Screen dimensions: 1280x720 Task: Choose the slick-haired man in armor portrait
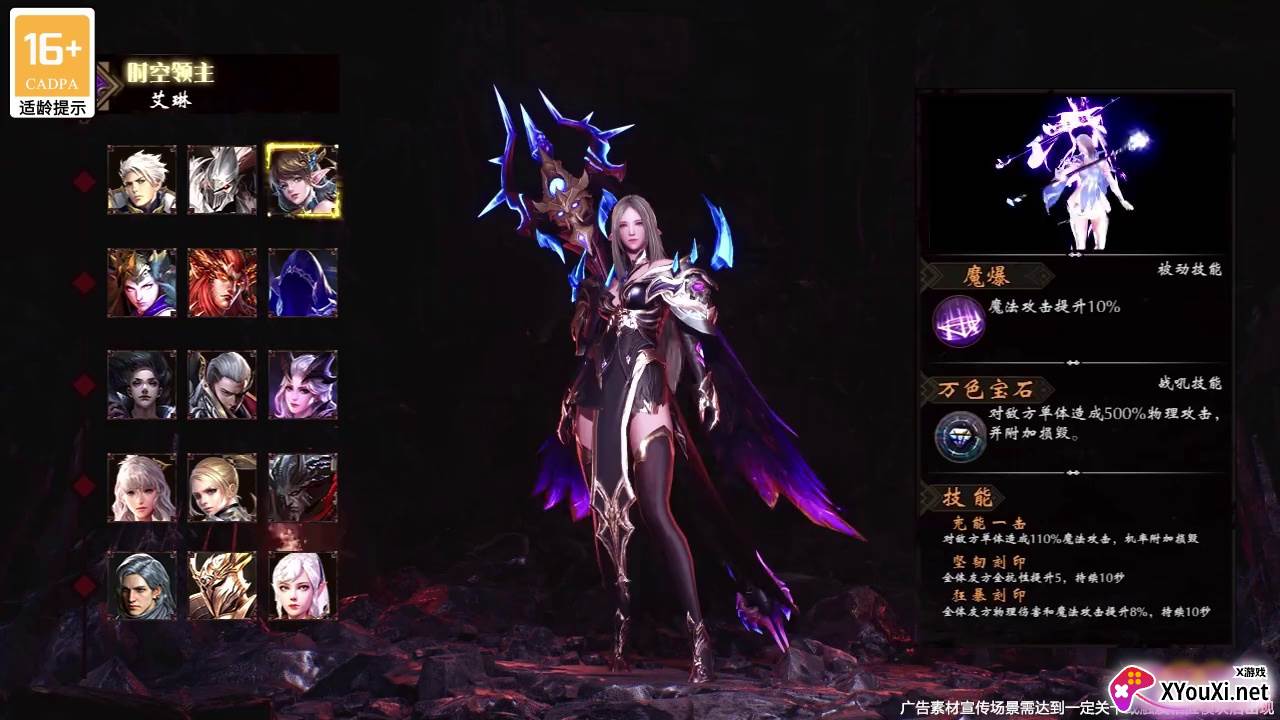222,385
